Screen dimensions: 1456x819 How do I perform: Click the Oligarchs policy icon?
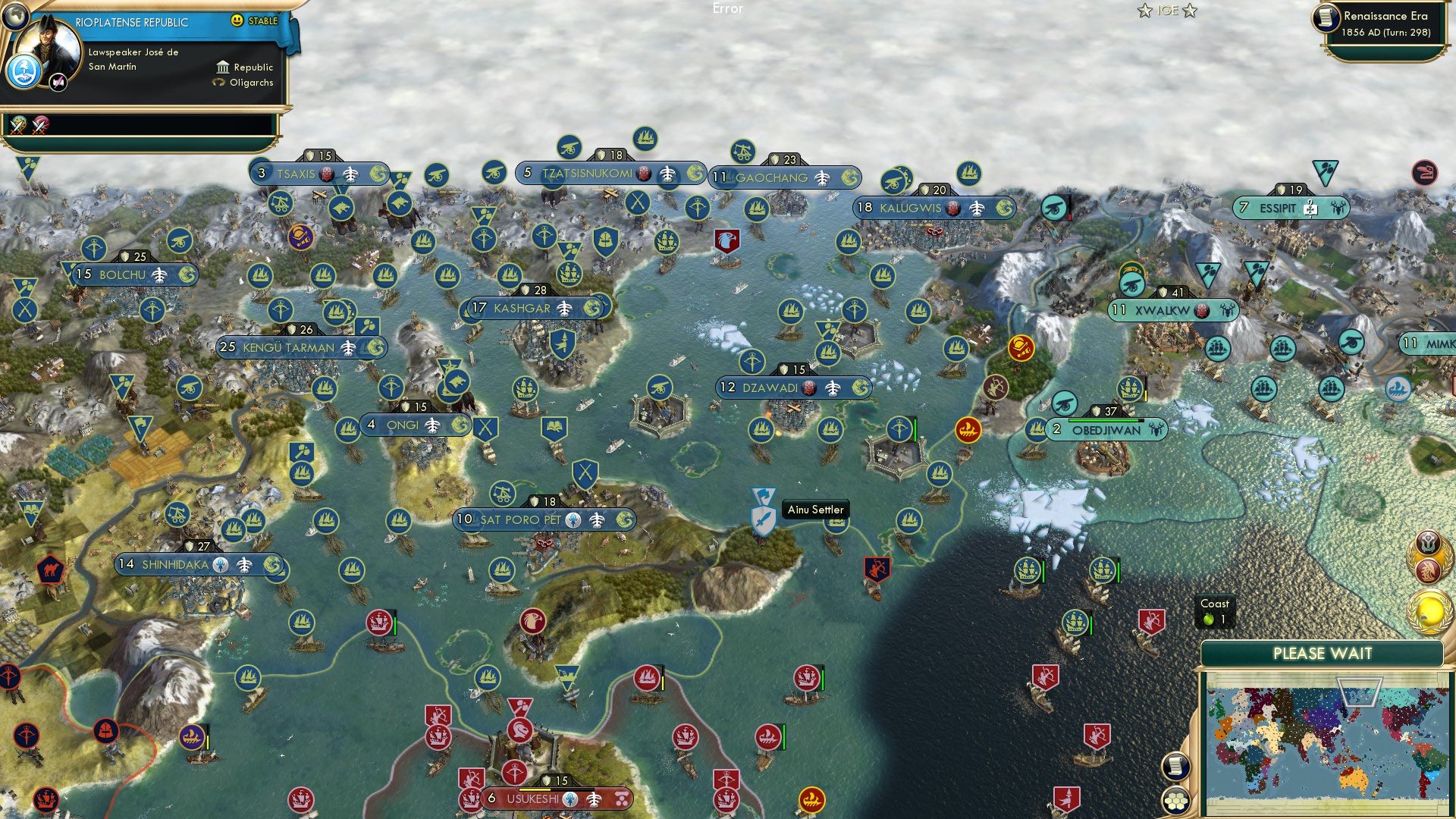tap(219, 83)
